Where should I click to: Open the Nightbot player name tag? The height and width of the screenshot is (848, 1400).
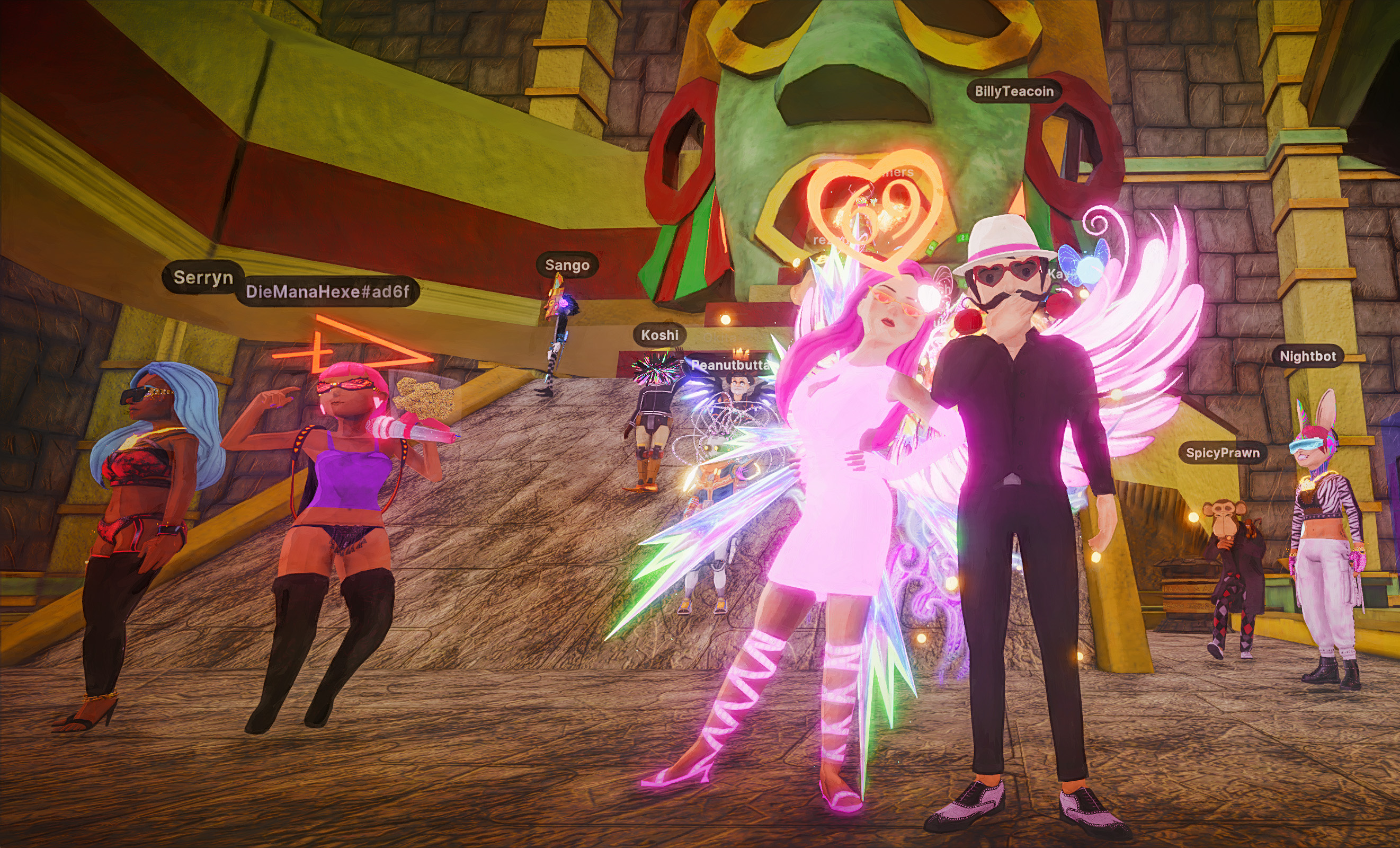click(1307, 356)
